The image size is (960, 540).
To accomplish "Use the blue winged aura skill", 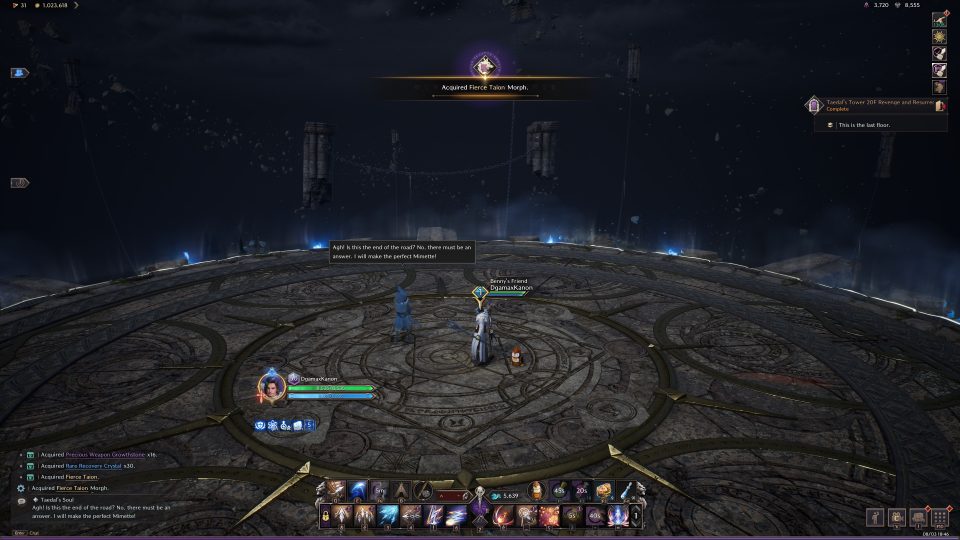I will point(617,516).
